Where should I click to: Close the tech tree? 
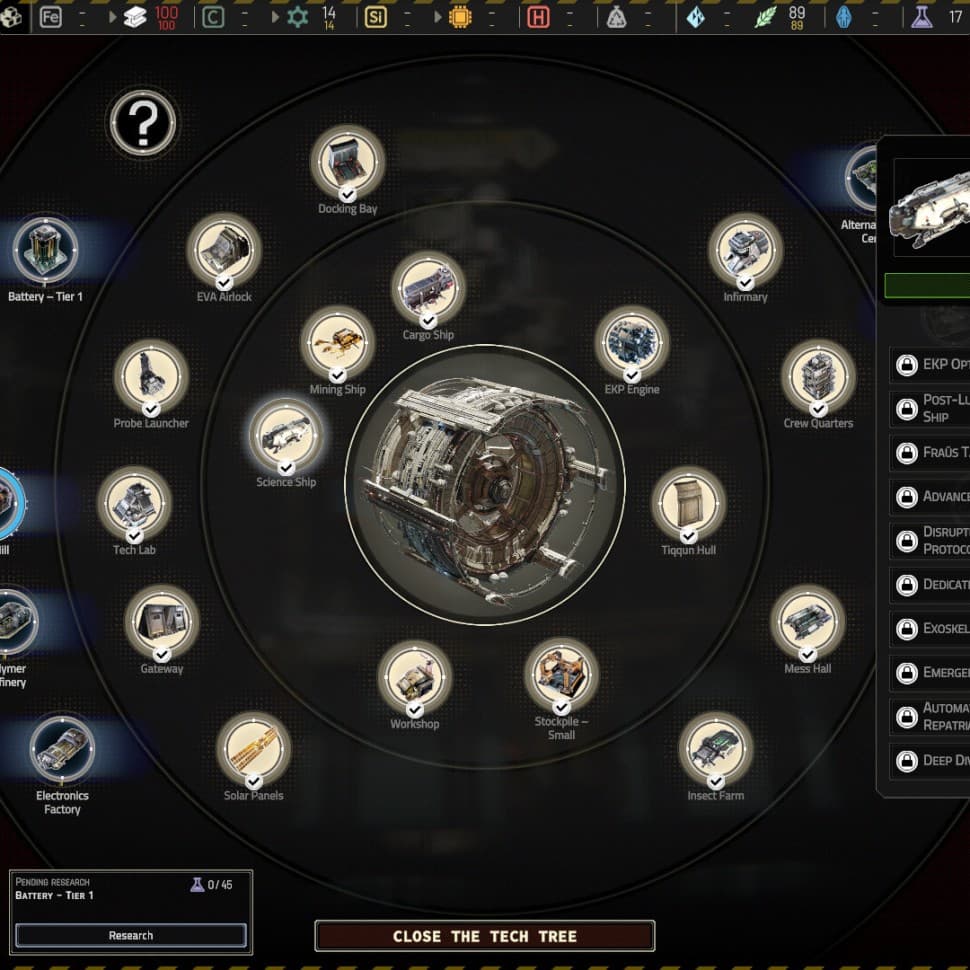485,936
